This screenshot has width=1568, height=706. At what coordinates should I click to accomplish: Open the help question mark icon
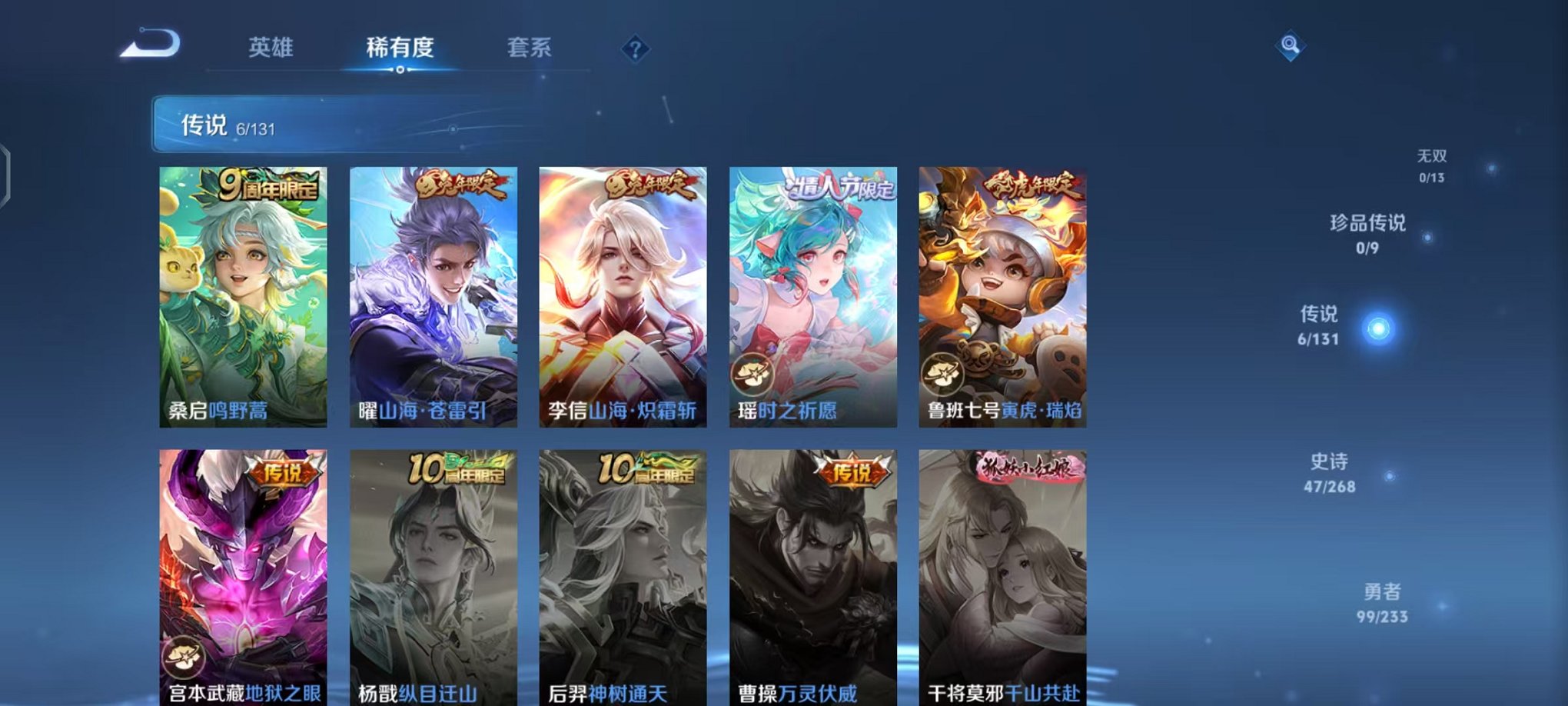pos(633,50)
